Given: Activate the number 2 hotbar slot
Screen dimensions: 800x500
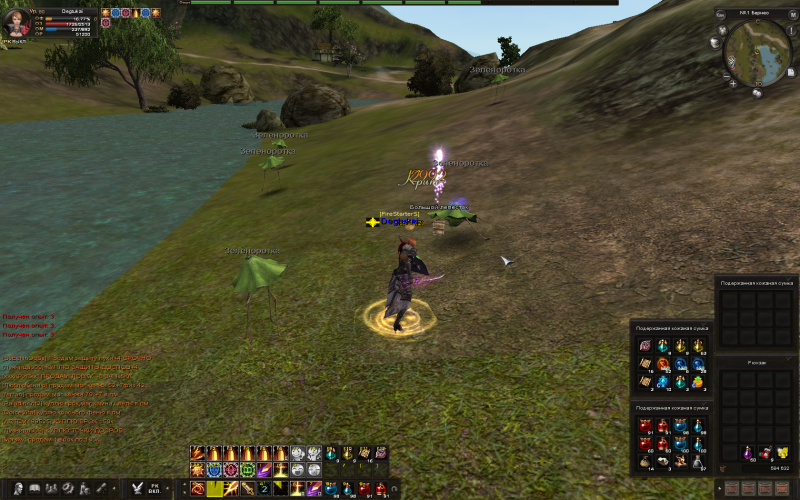Looking at the screenshot, I should [264, 488].
